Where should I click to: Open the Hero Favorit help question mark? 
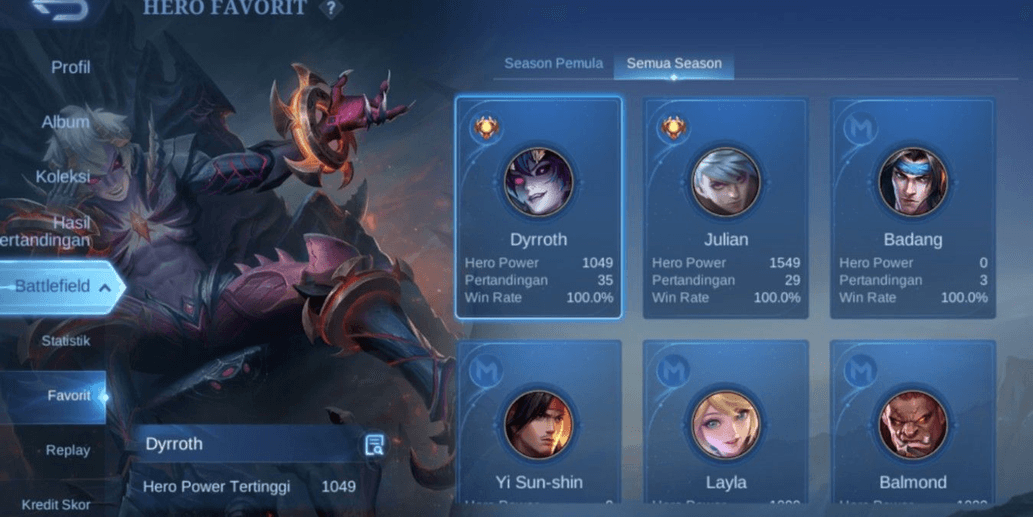(330, 9)
